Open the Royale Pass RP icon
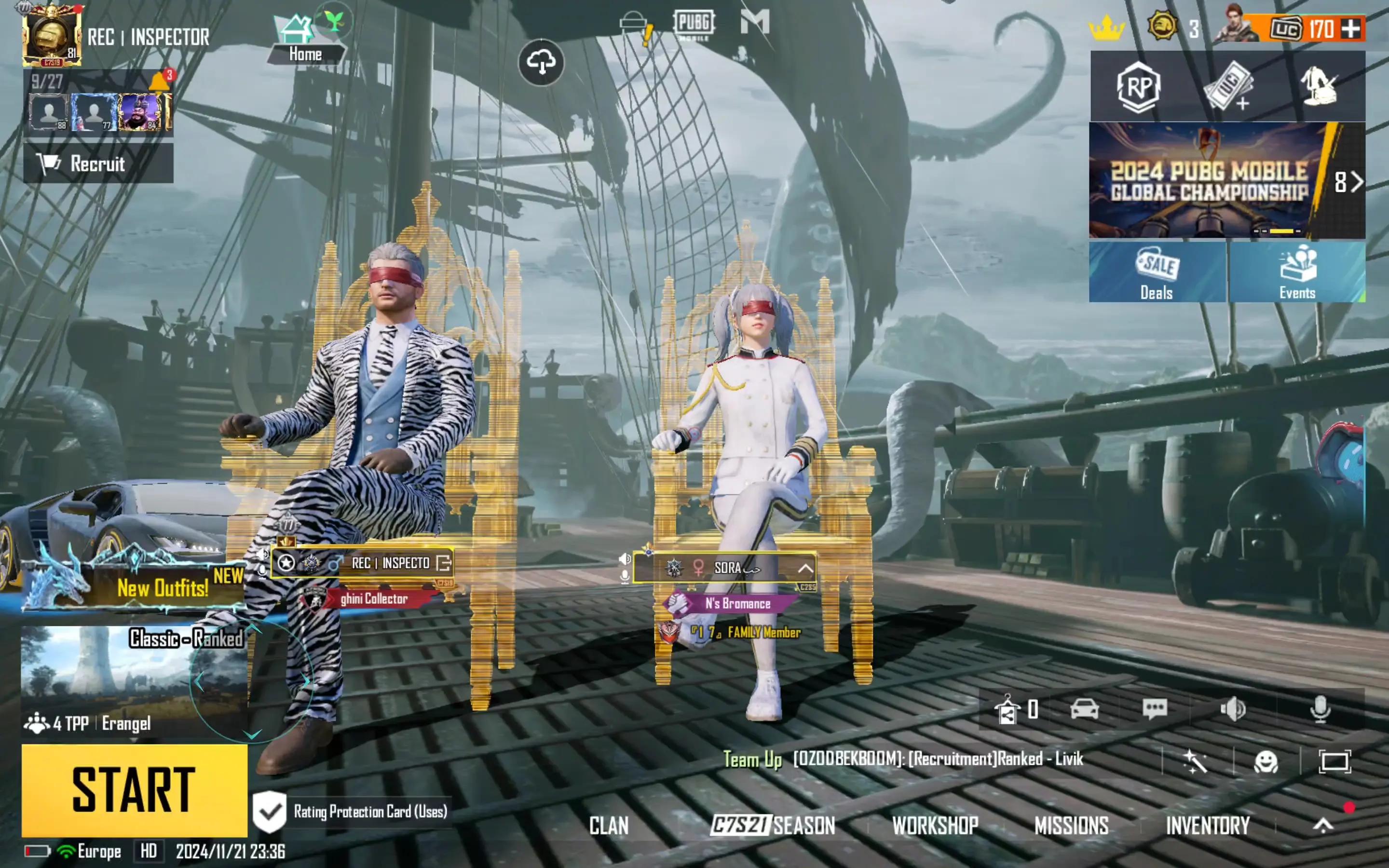The width and height of the screenshot is (1389, 868). pyautogui.click(x=1139, y=87)
